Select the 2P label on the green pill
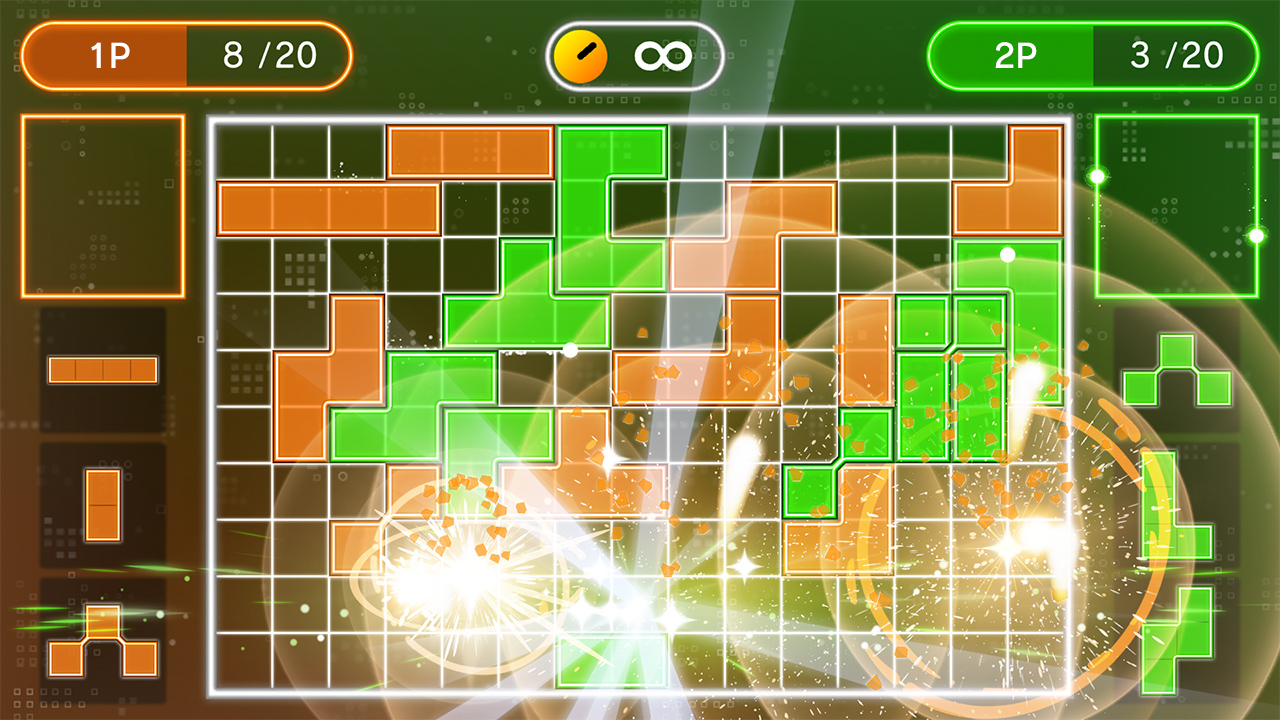Screen dimensions: 1280x720 point(1015,55)
